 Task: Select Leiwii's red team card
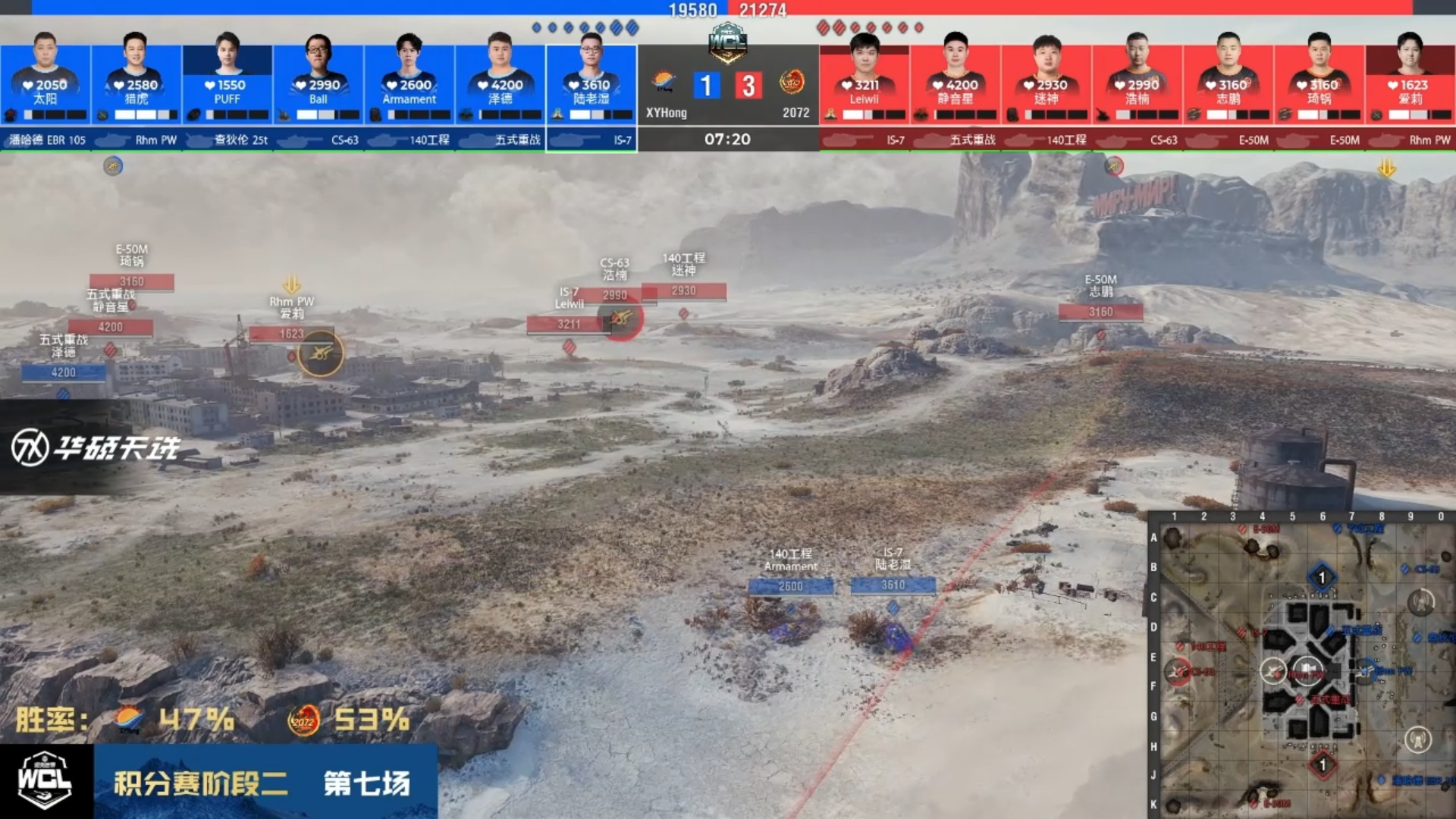click(864, 83)
